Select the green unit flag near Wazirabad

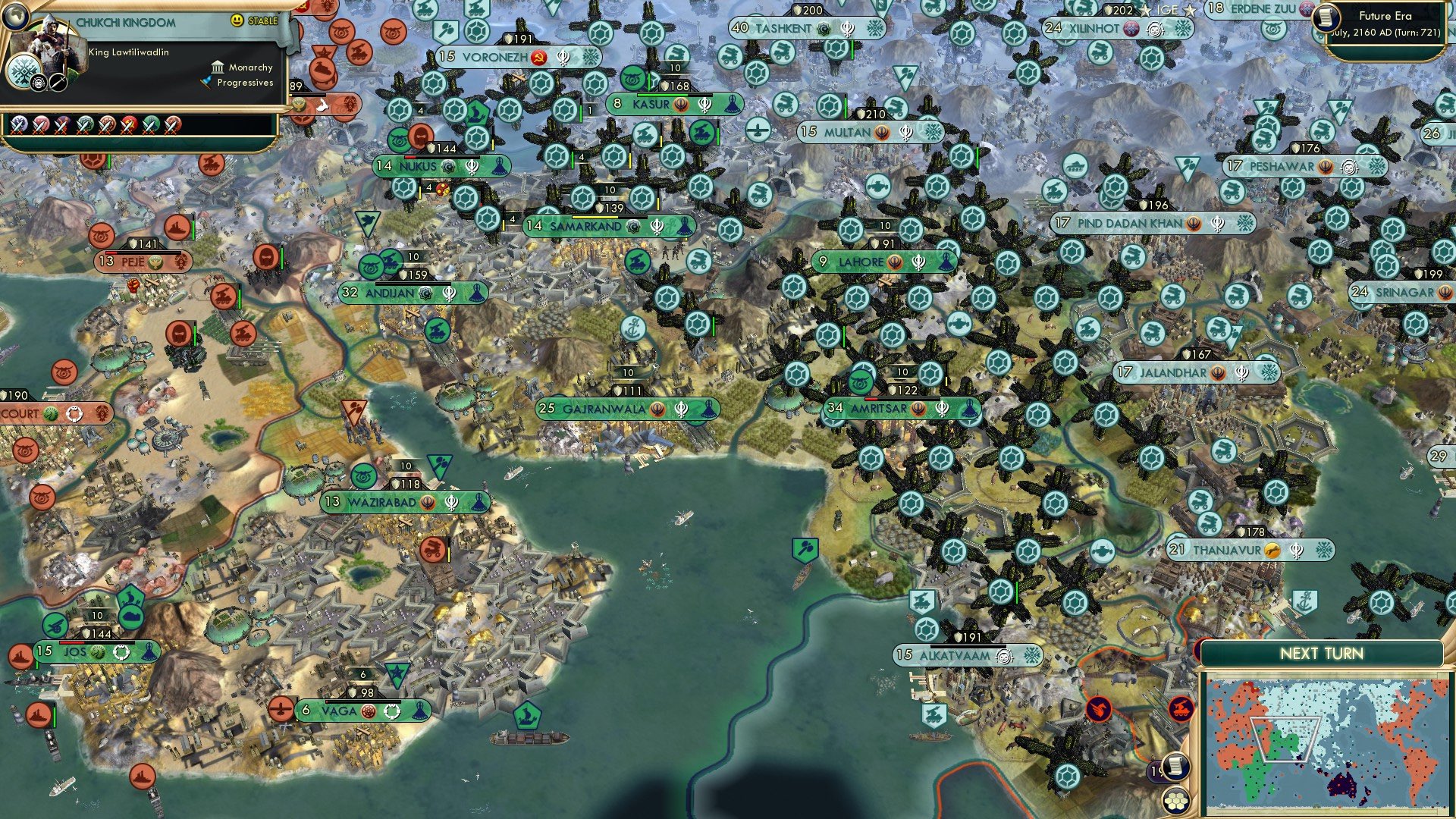point(439,465)
